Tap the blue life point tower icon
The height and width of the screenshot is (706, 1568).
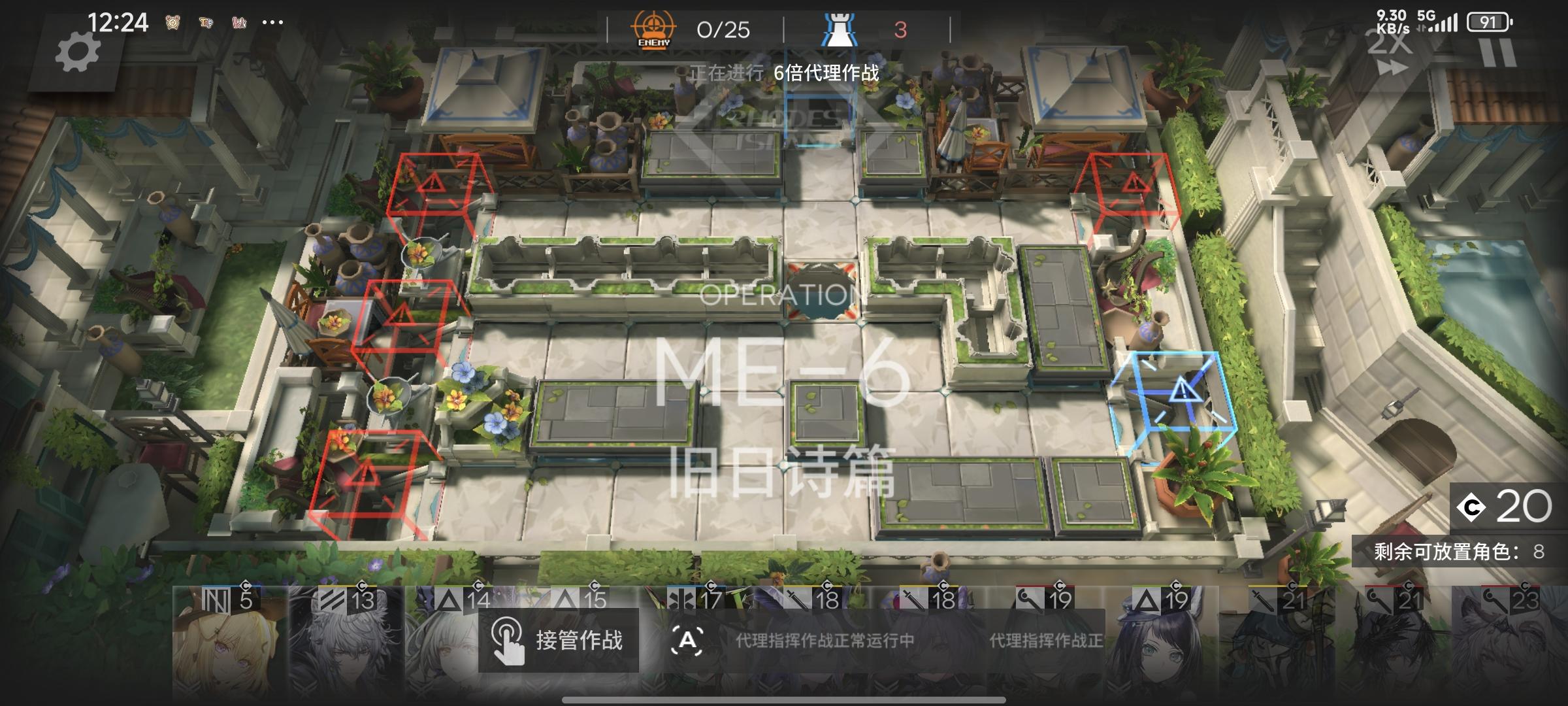click(843, 27)
